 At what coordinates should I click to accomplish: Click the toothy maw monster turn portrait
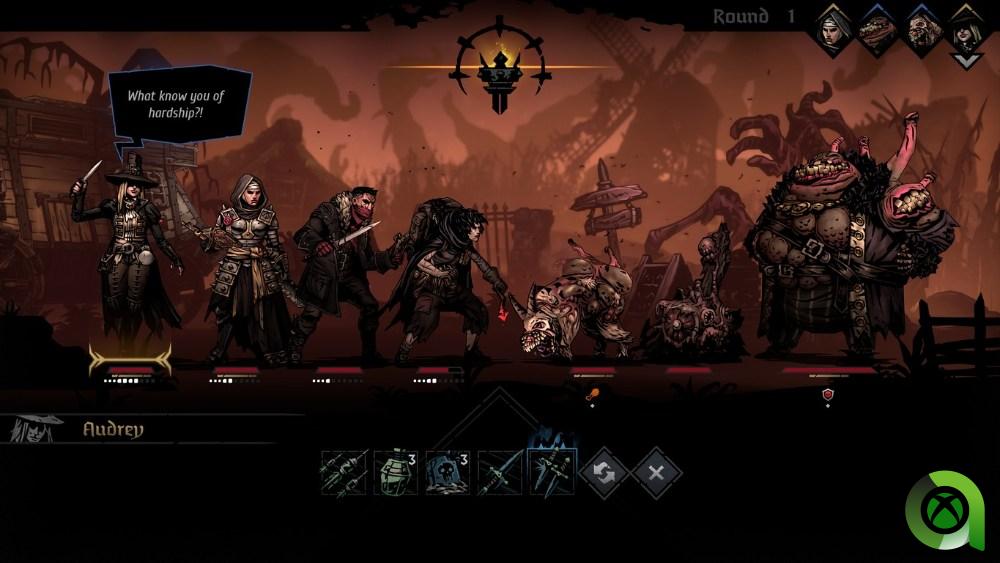click(x=876, y=30)
